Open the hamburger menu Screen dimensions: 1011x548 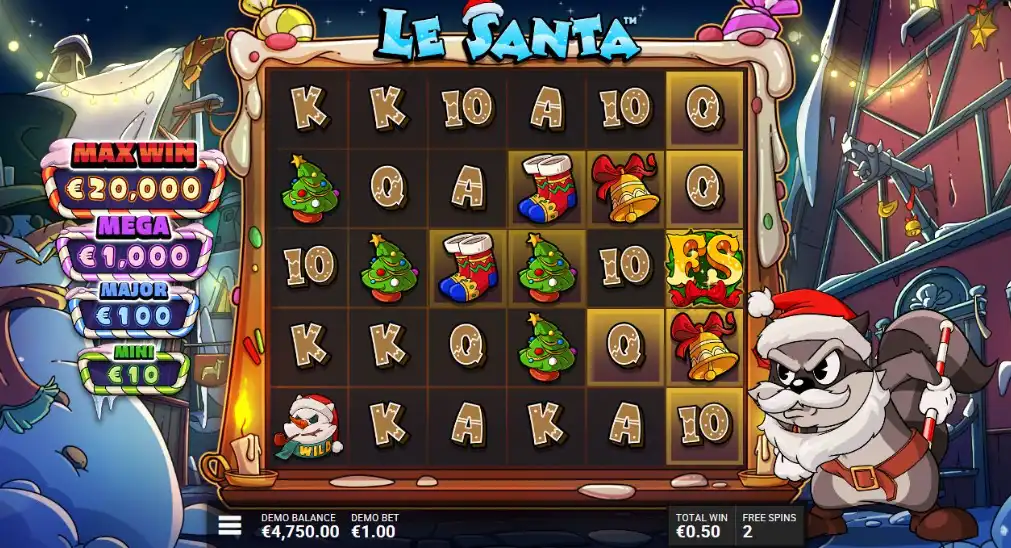click(230, 525)
